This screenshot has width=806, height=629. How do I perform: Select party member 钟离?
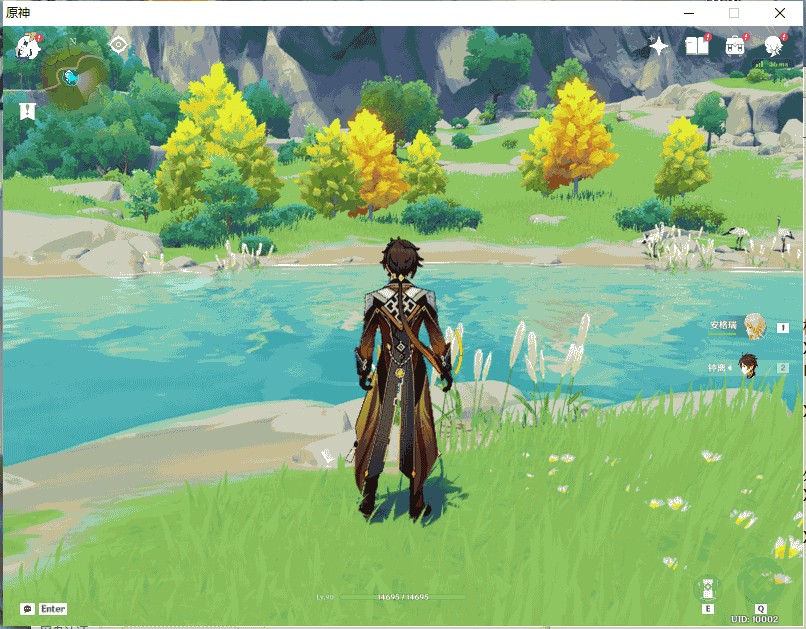pyautogui.click(x=747, y=367)
